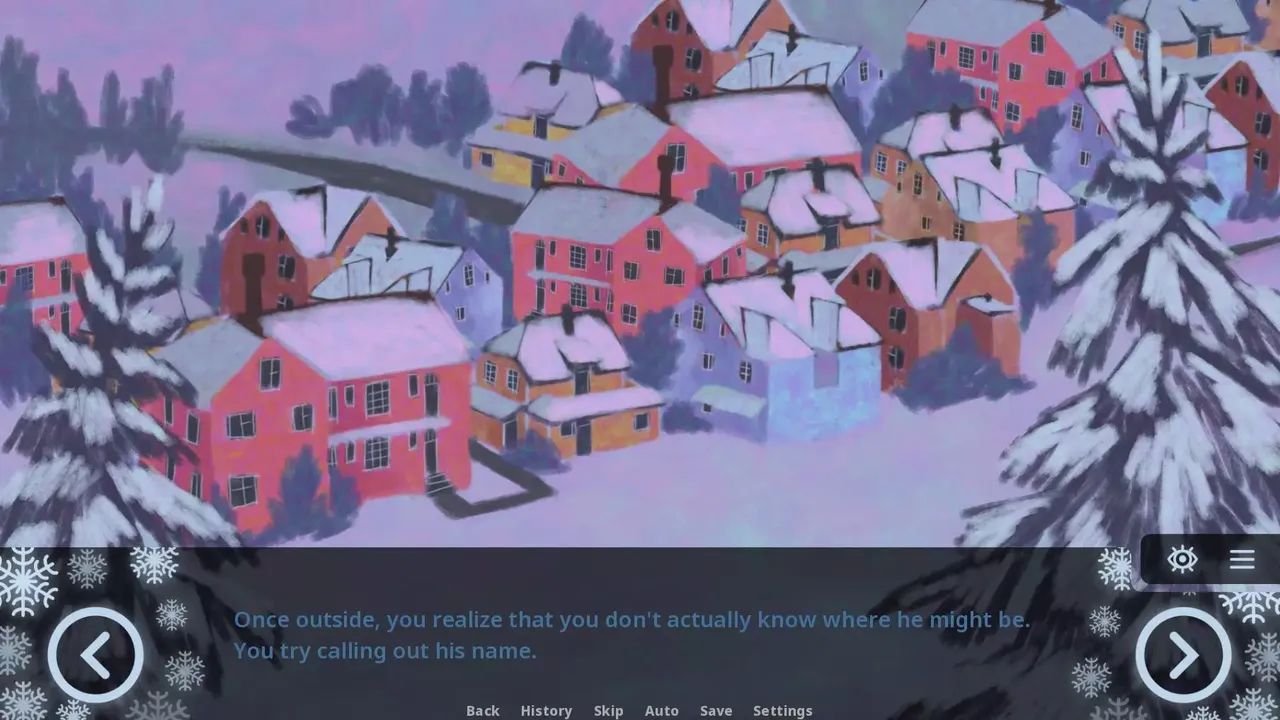
Task: Toggle Auto-advance mode
Action: tap(661, 710)
